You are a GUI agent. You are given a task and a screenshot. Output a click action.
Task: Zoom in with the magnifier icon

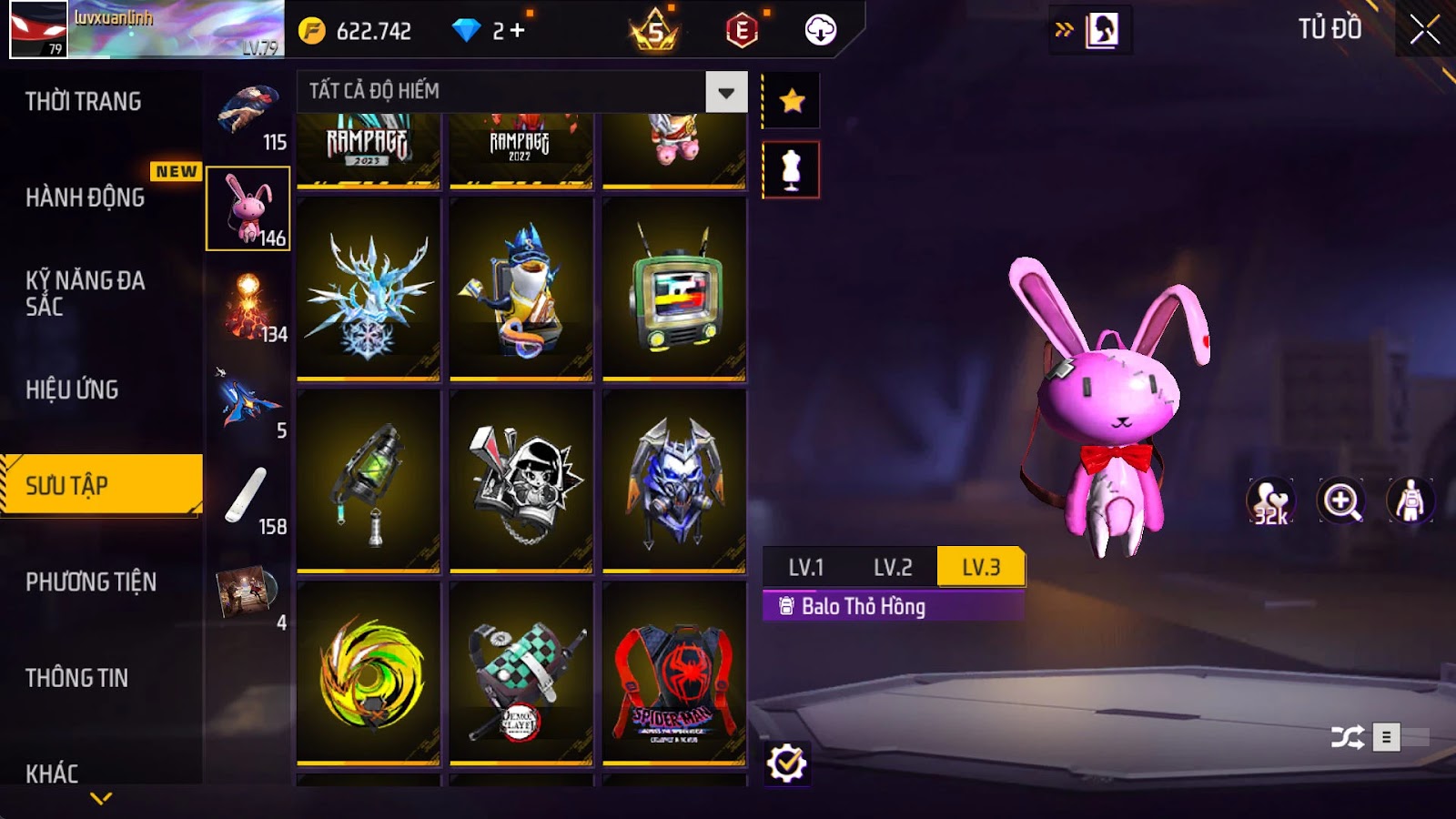pyautogui.click(x=1341, y=500)
